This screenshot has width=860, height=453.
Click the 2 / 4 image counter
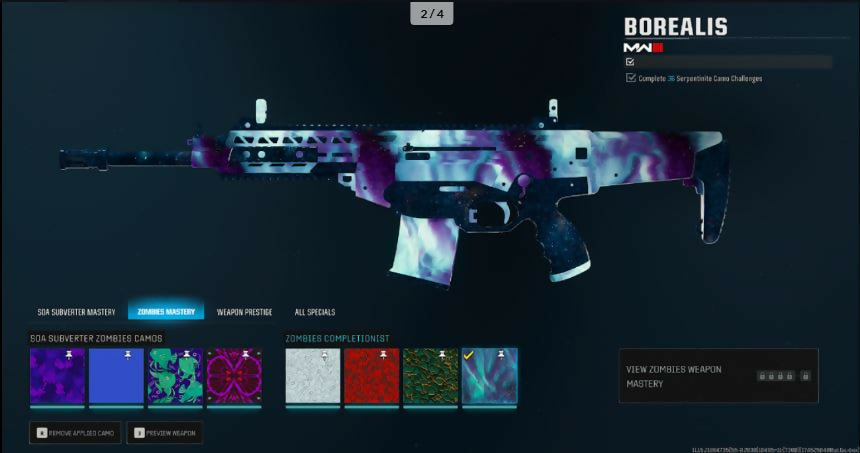click(430, 13)
